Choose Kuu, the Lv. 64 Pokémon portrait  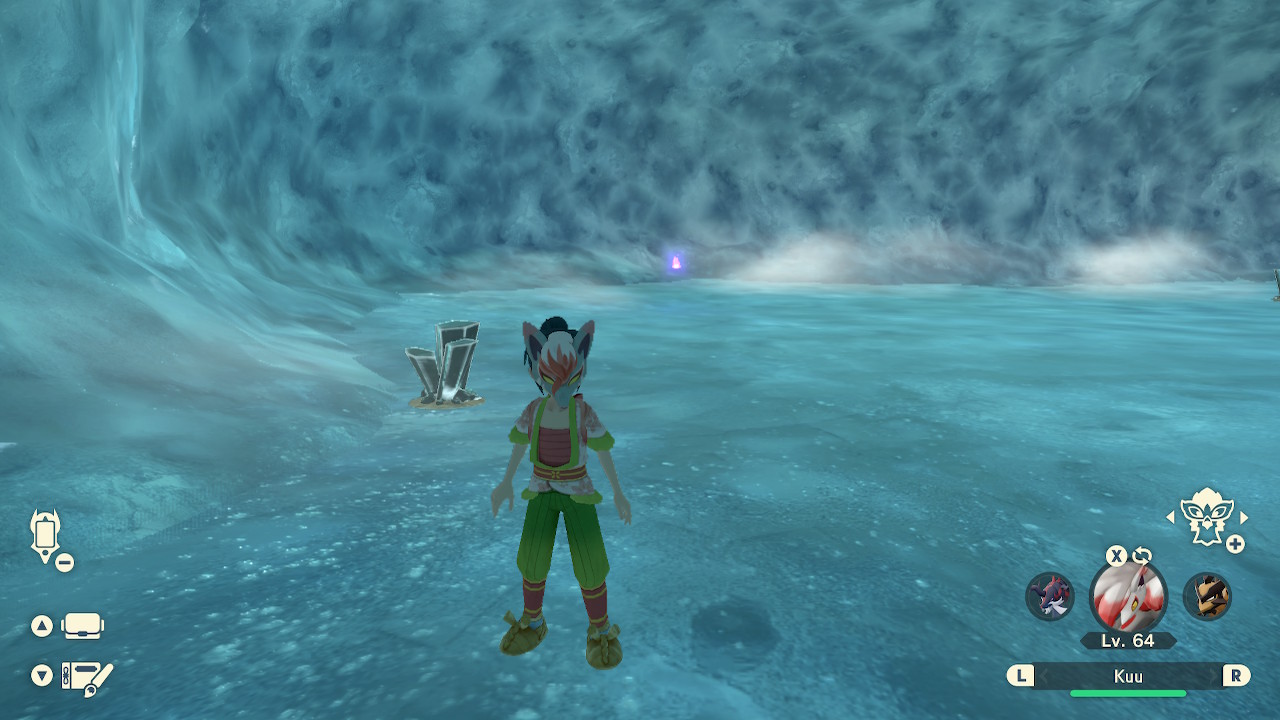1128,597
